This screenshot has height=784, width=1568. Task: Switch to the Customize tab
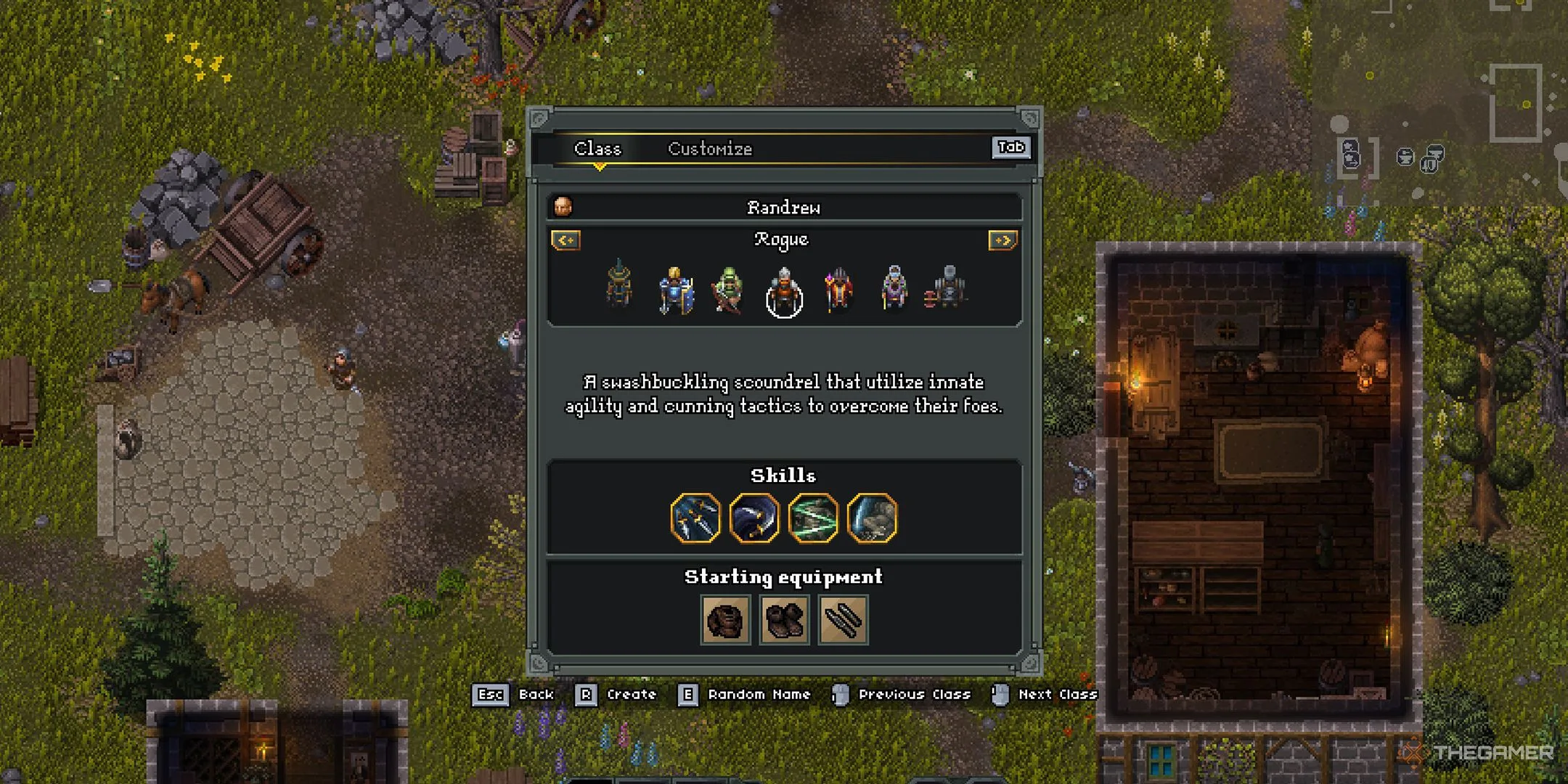coord(709,149)
